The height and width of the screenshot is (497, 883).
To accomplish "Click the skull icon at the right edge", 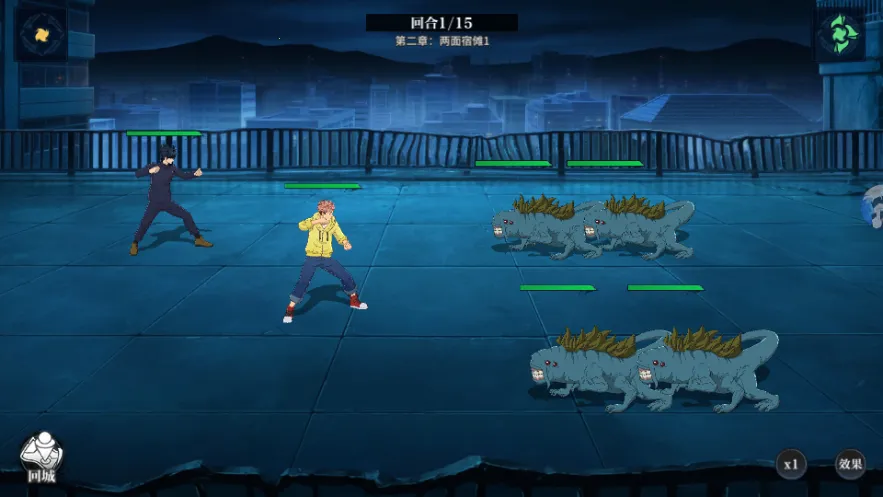I will (x=873, y=207).
